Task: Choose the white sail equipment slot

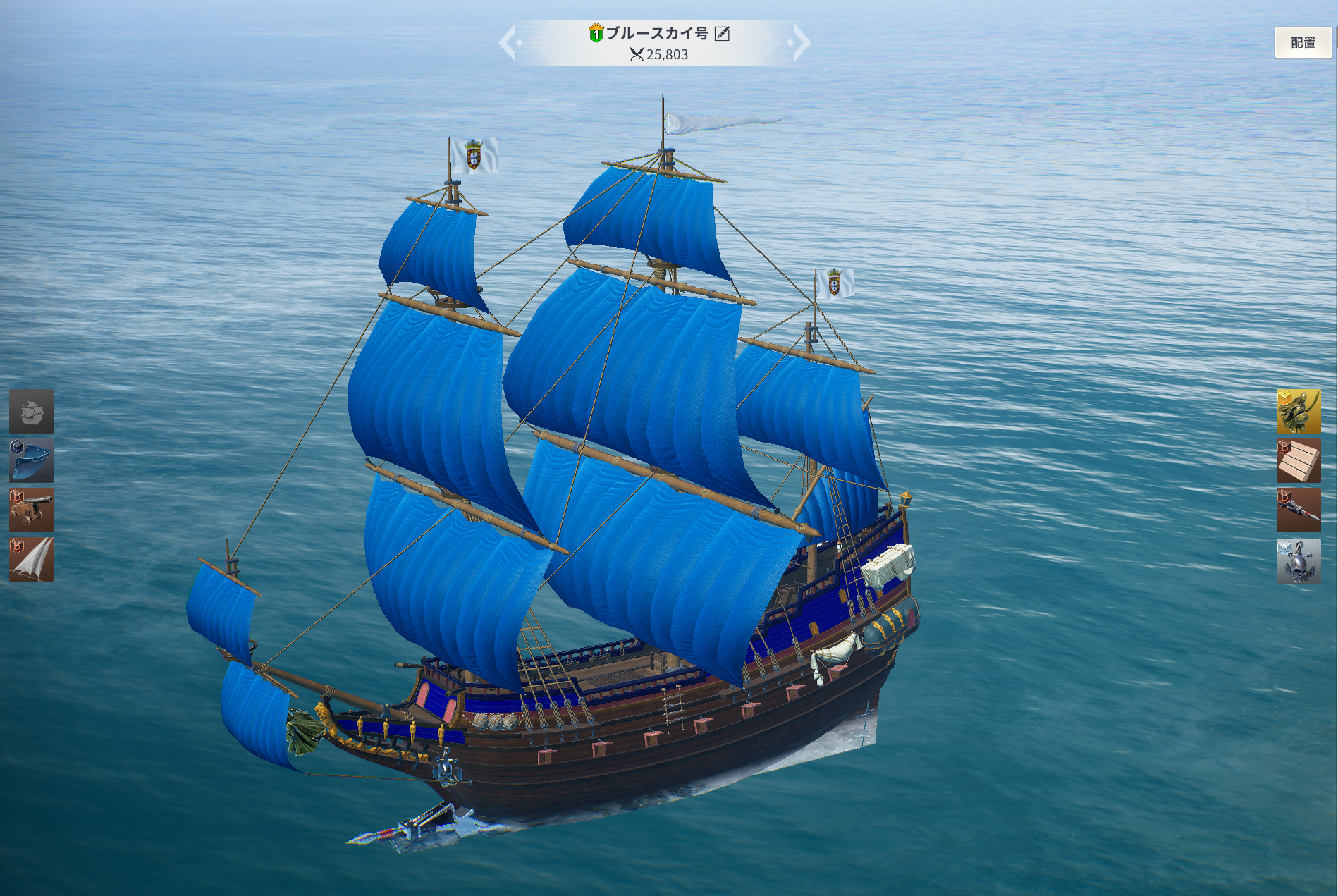Action: (x=31, y=560)
